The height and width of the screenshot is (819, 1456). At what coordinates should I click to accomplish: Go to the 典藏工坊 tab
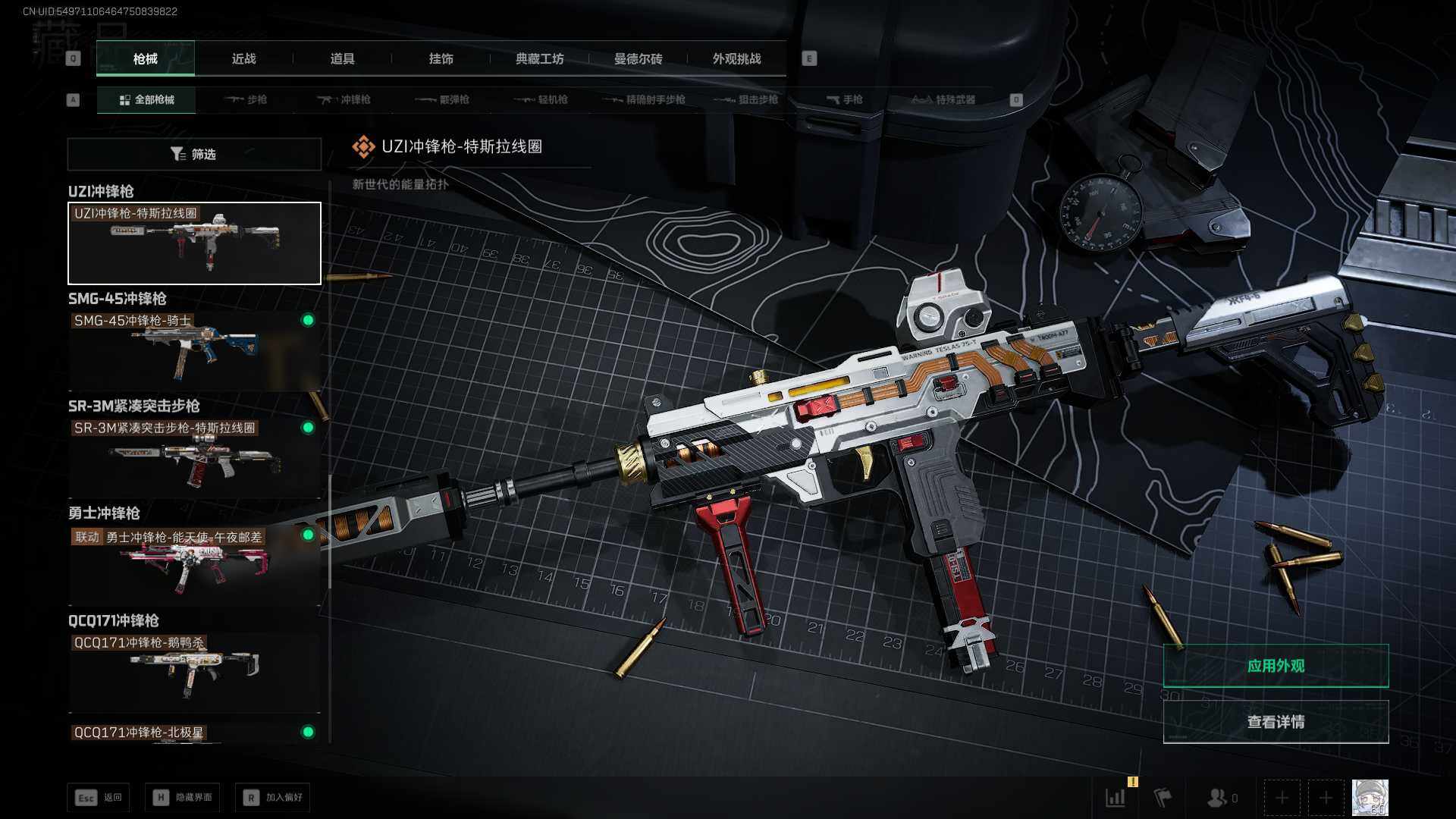tap(539, 58)
